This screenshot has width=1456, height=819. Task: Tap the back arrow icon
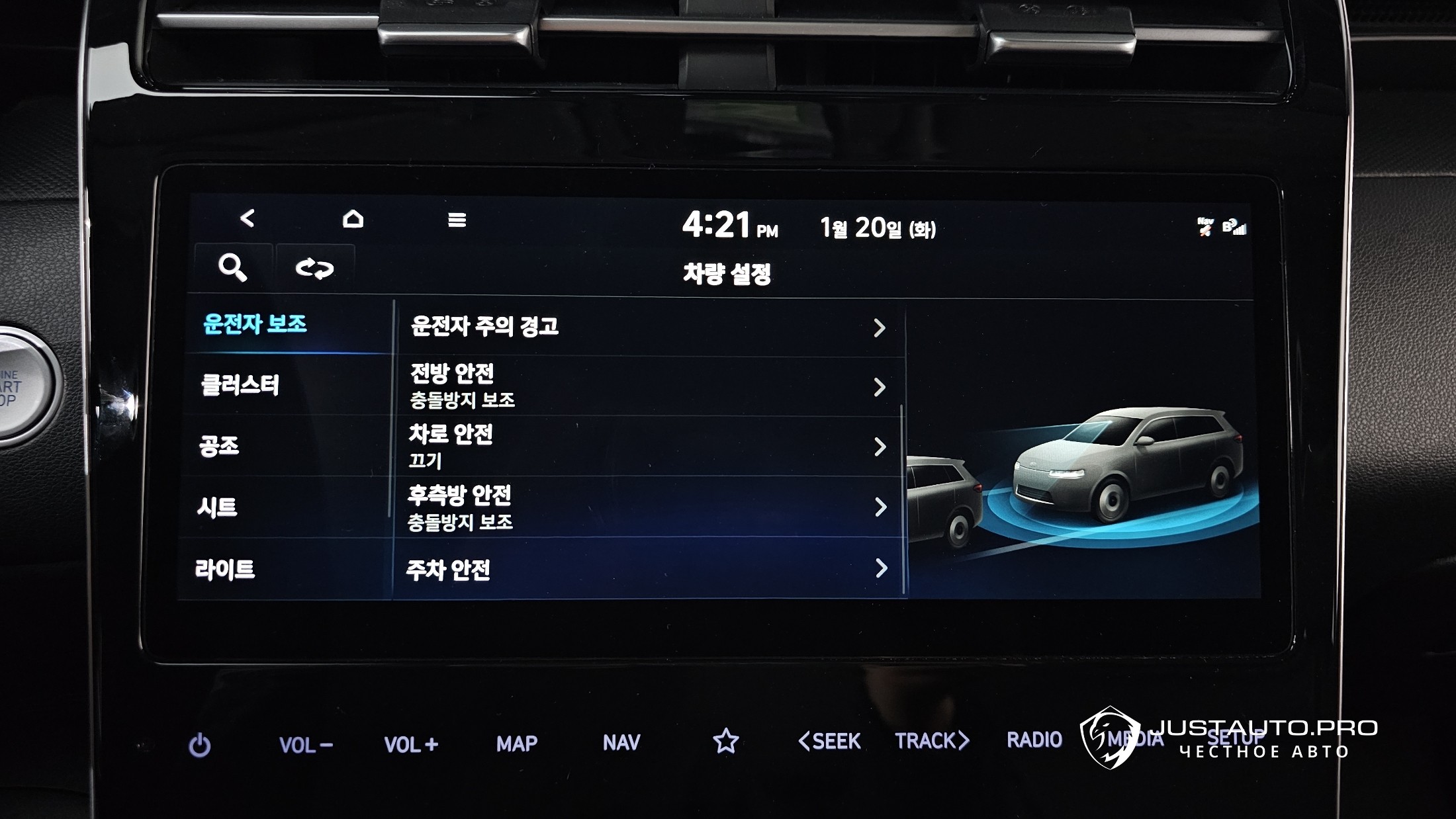tap(248, 218)
